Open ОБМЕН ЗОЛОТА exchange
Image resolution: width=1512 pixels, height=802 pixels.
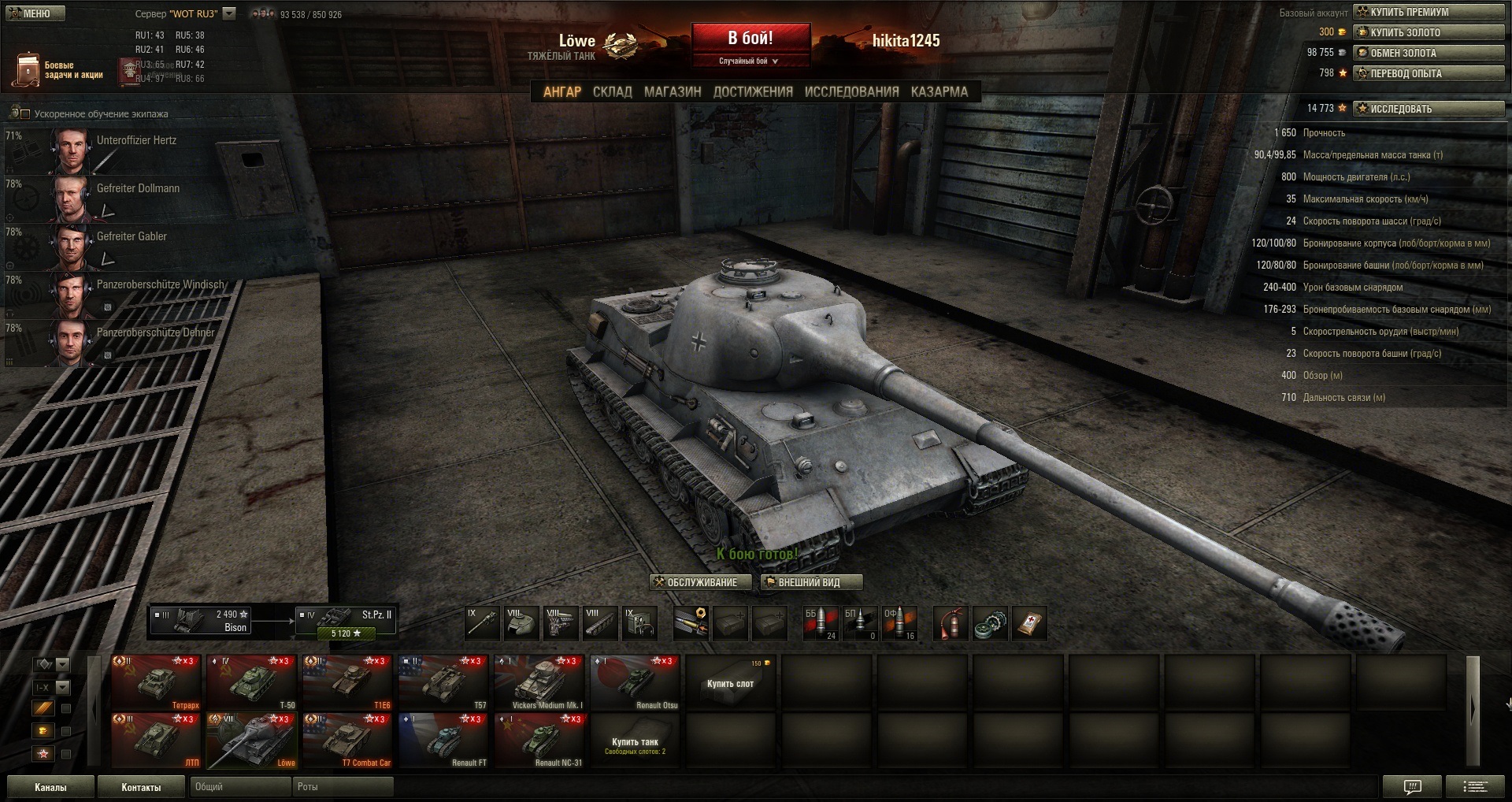coord(1429,53)
